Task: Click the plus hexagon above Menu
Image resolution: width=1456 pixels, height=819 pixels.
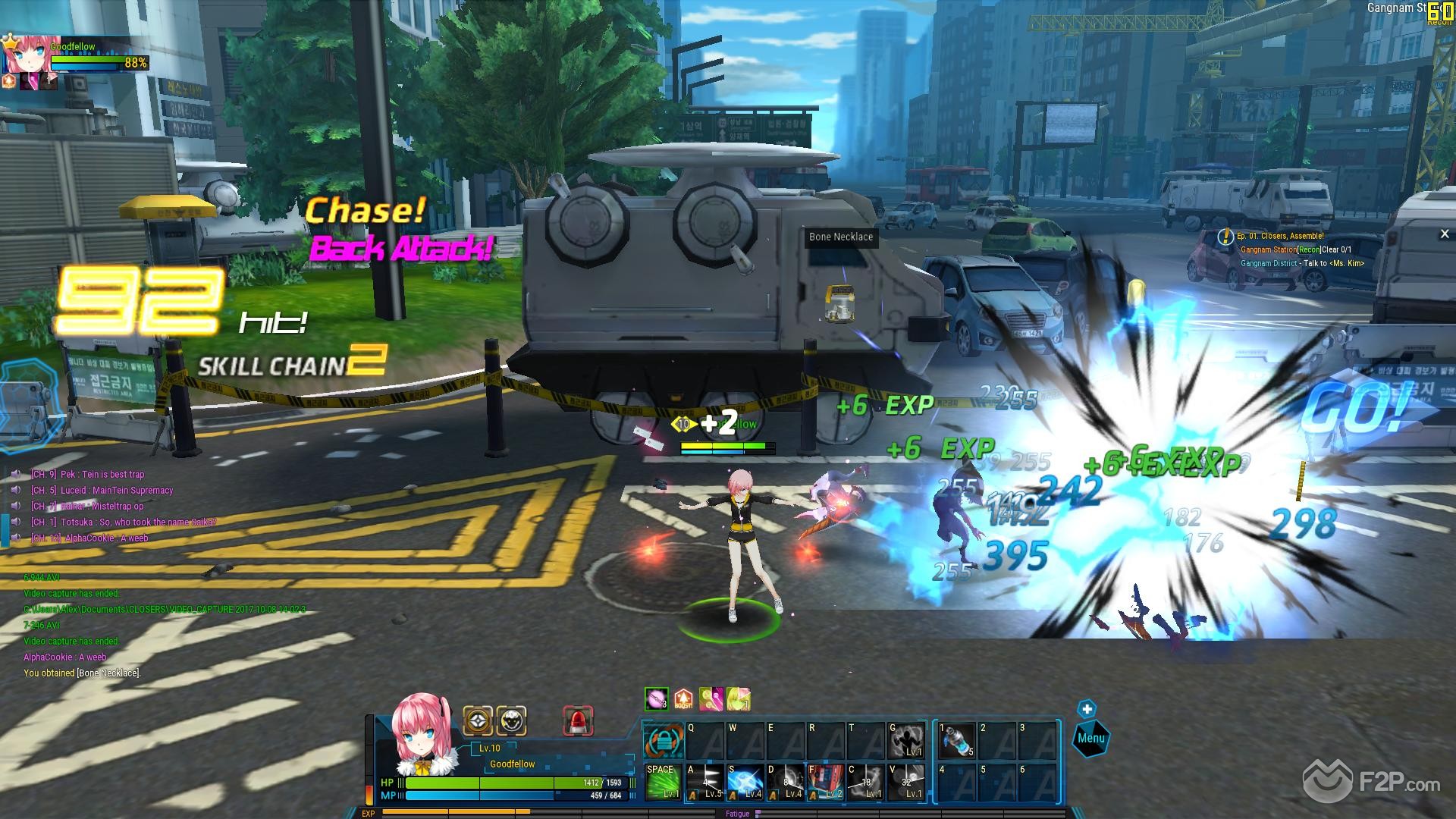Action: pos(1087,709)
